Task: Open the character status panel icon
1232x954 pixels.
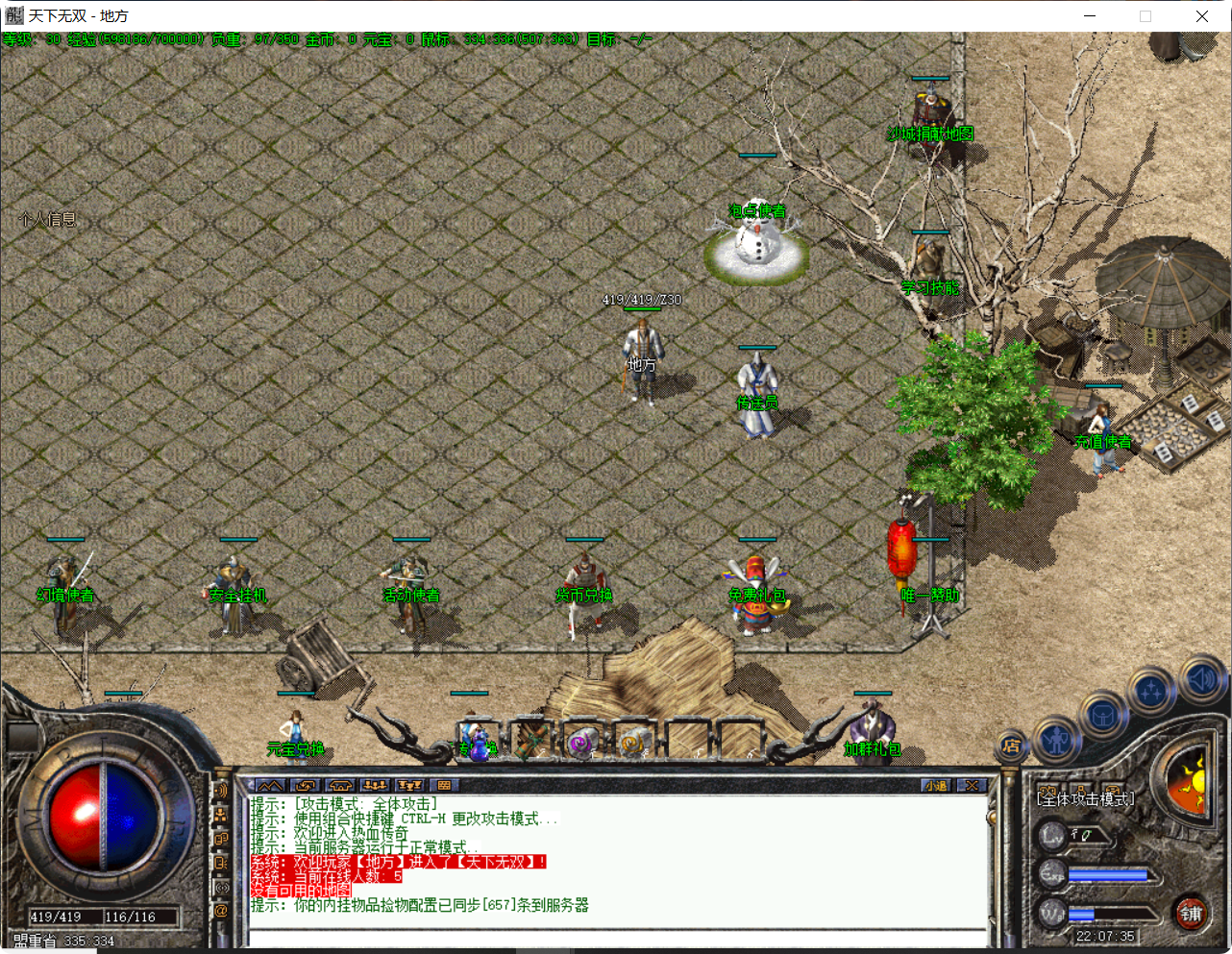Action: (x=1059, y=742)
